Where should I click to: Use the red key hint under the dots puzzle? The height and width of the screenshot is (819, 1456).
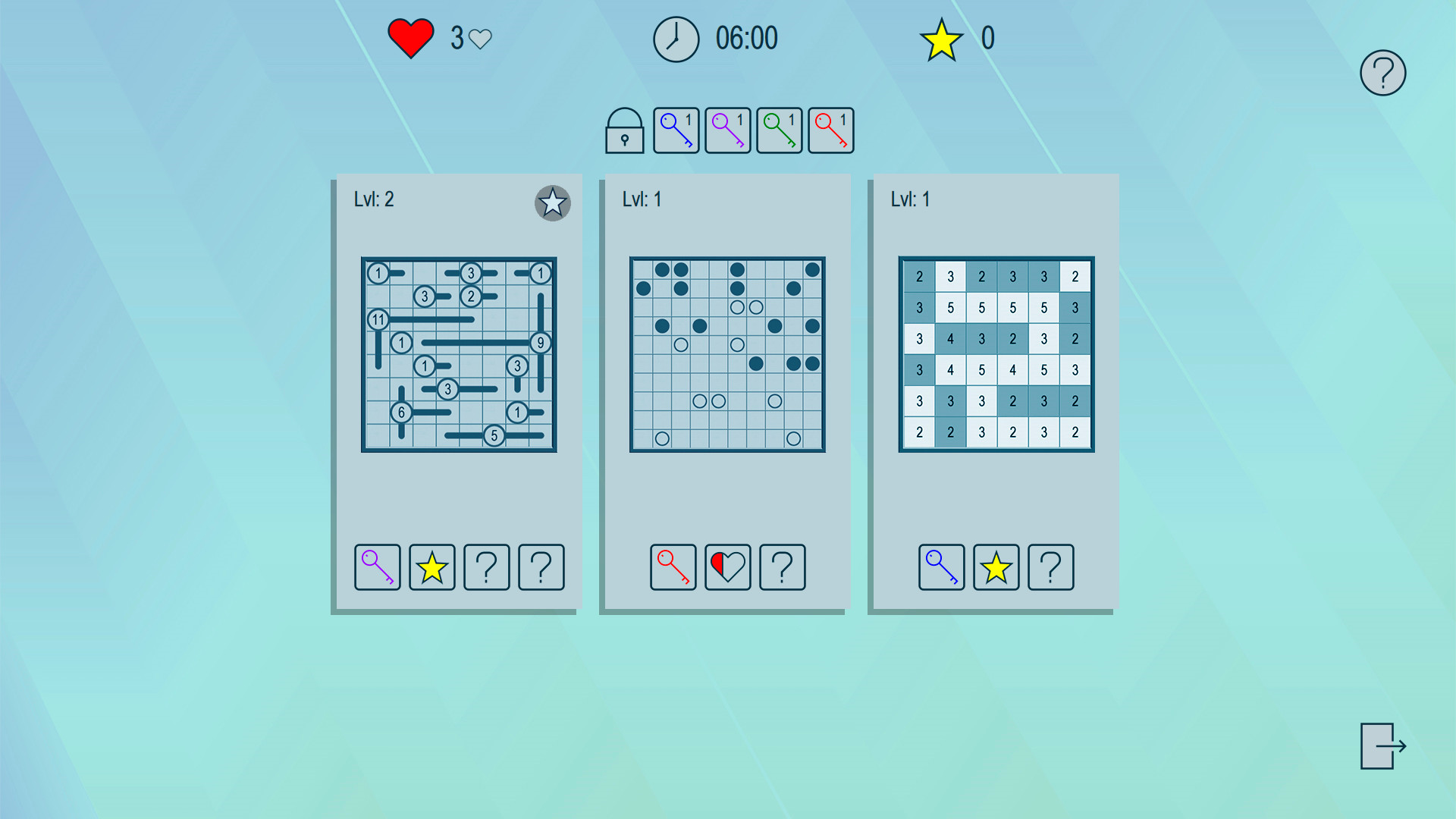pos(673,567)
